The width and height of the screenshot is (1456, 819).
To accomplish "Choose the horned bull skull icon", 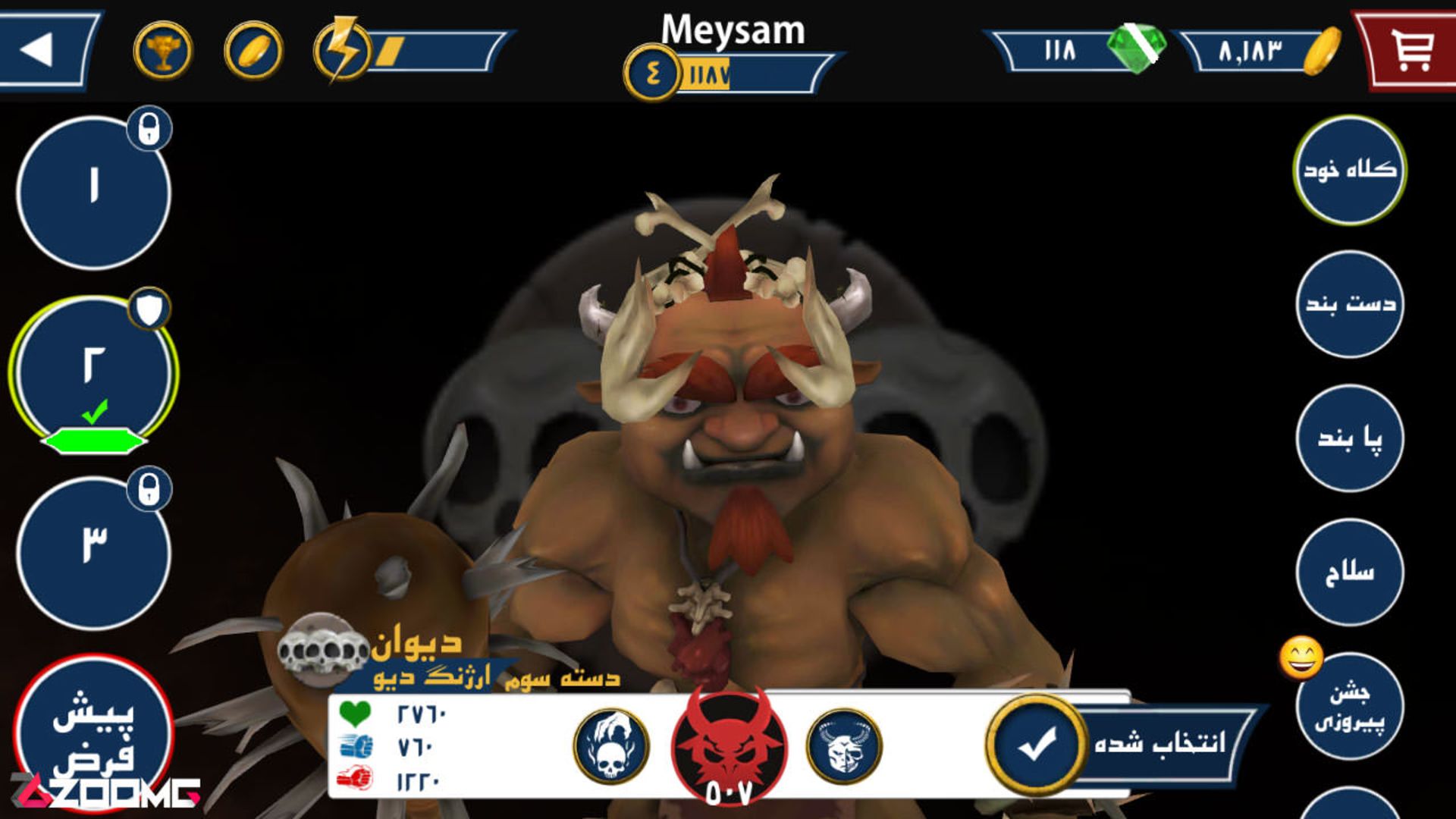I will [844, 746].
